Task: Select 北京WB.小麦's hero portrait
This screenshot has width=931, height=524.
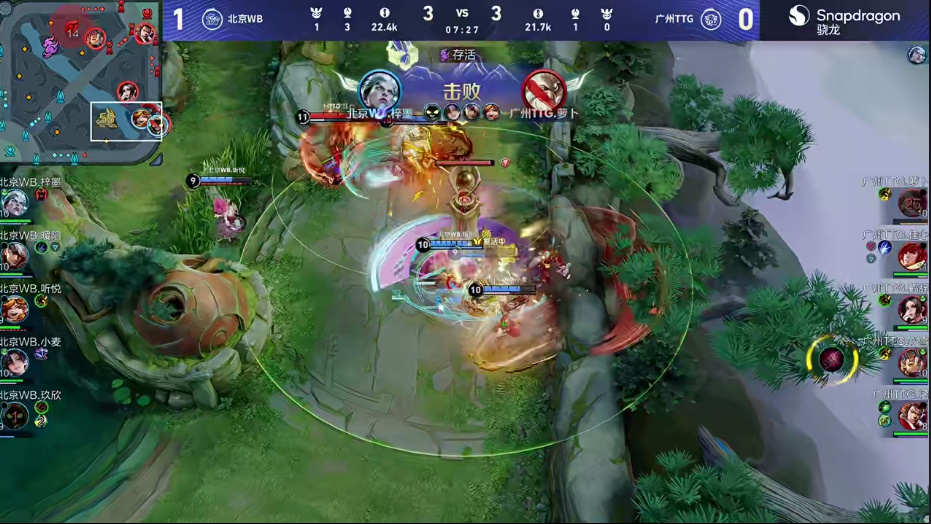Action: 14,362
